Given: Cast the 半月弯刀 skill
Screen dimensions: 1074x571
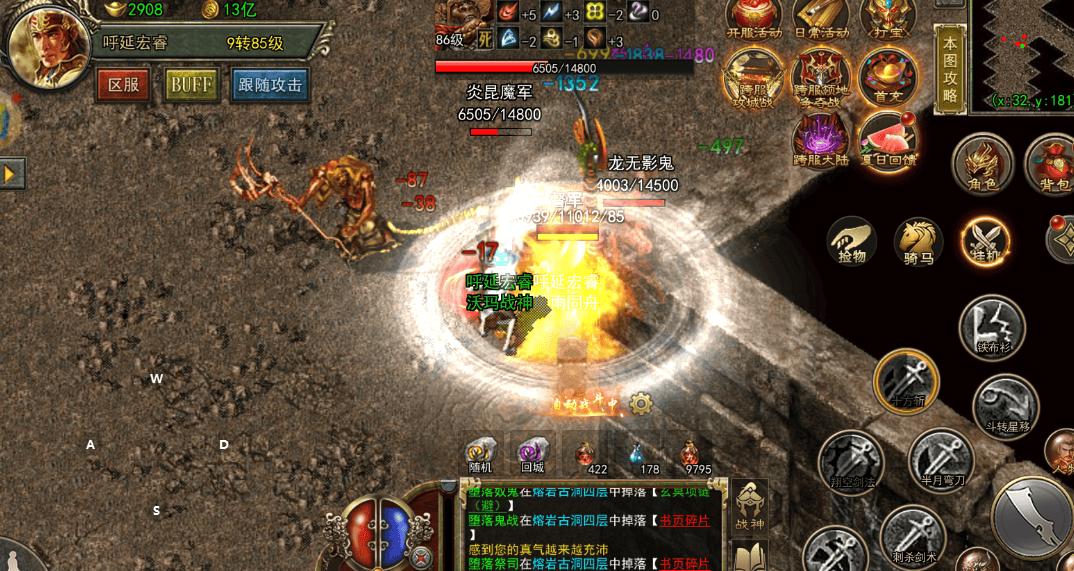Looking at the screenshot, I should click(x=941, y=458).
